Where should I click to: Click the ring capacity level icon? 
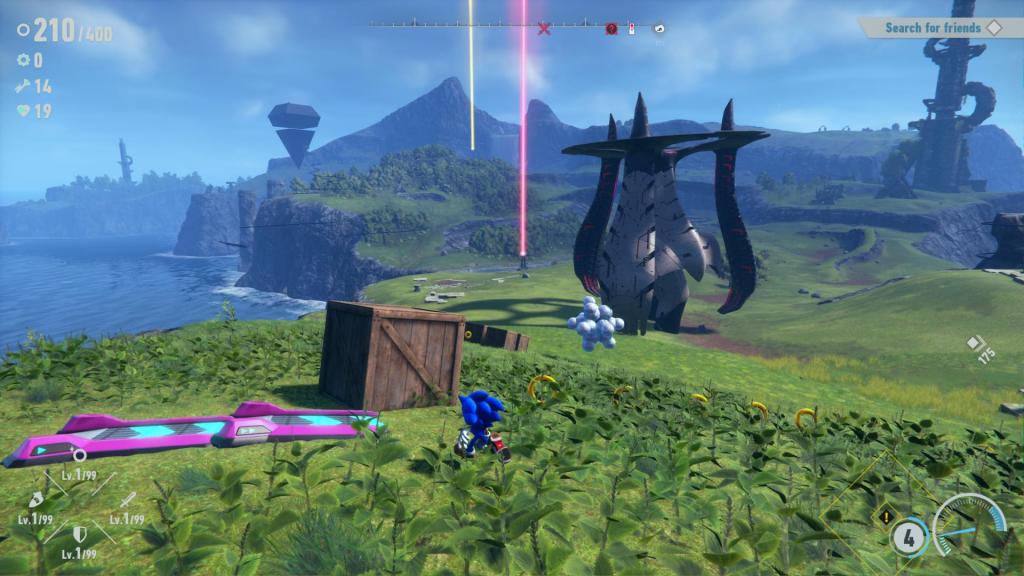79,455
